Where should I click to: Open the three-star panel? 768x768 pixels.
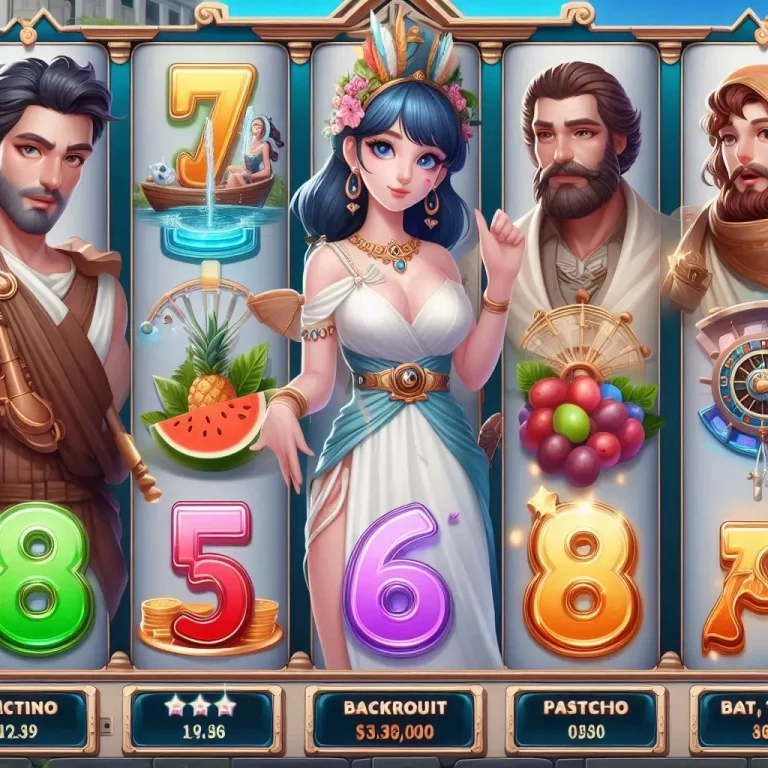(x=203, y=718)
